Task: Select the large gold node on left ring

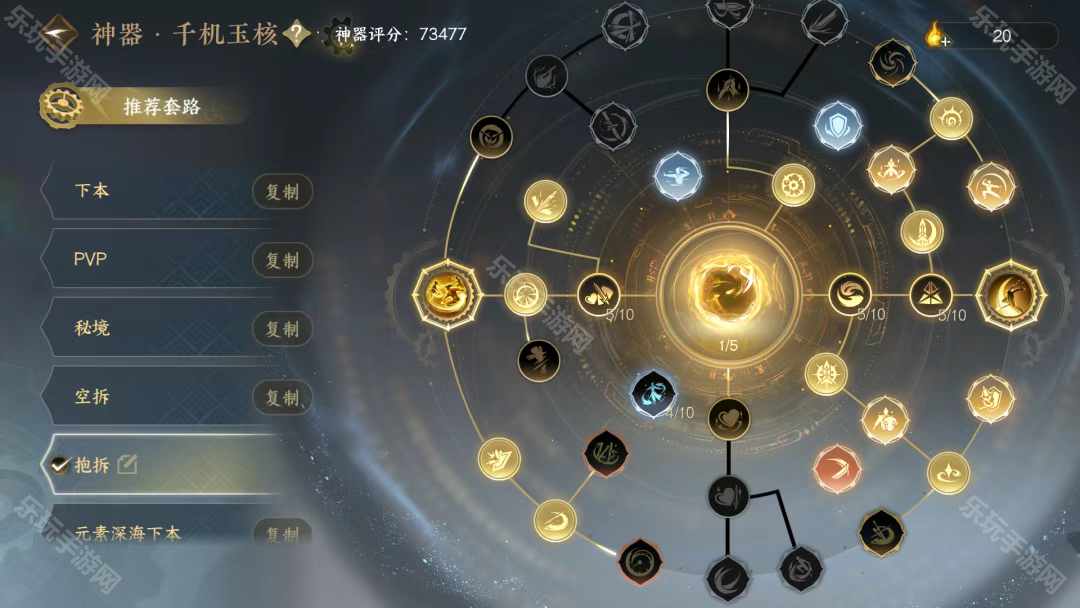Action: 447,294
